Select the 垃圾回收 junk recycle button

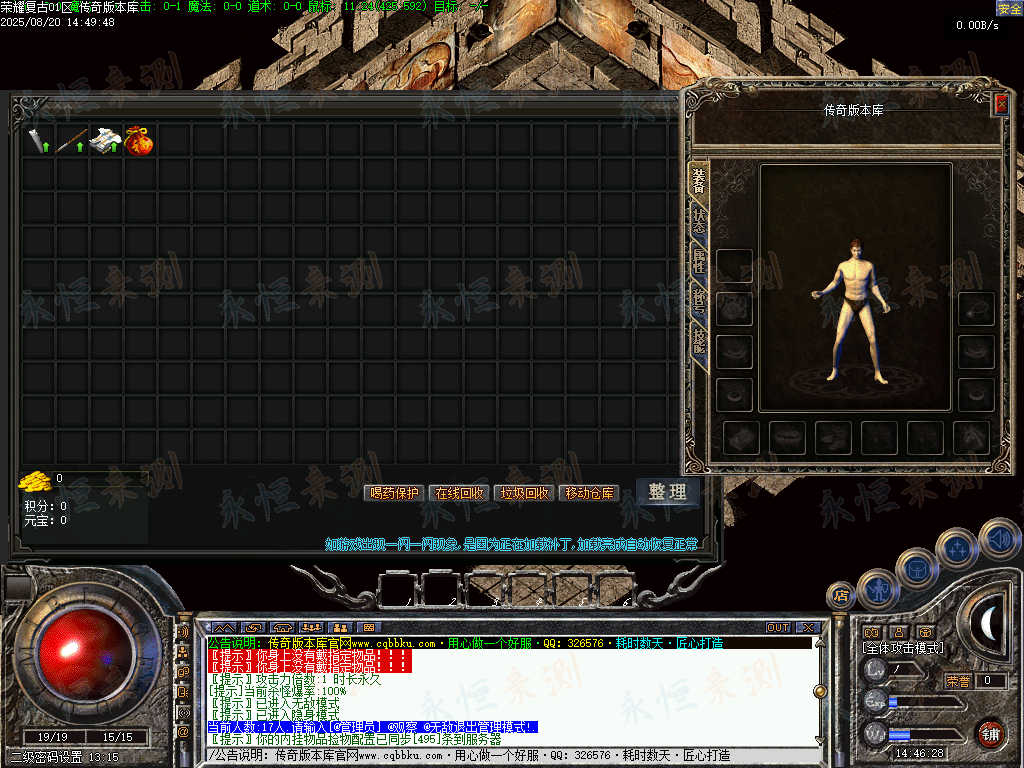click(x=525, y=493)
